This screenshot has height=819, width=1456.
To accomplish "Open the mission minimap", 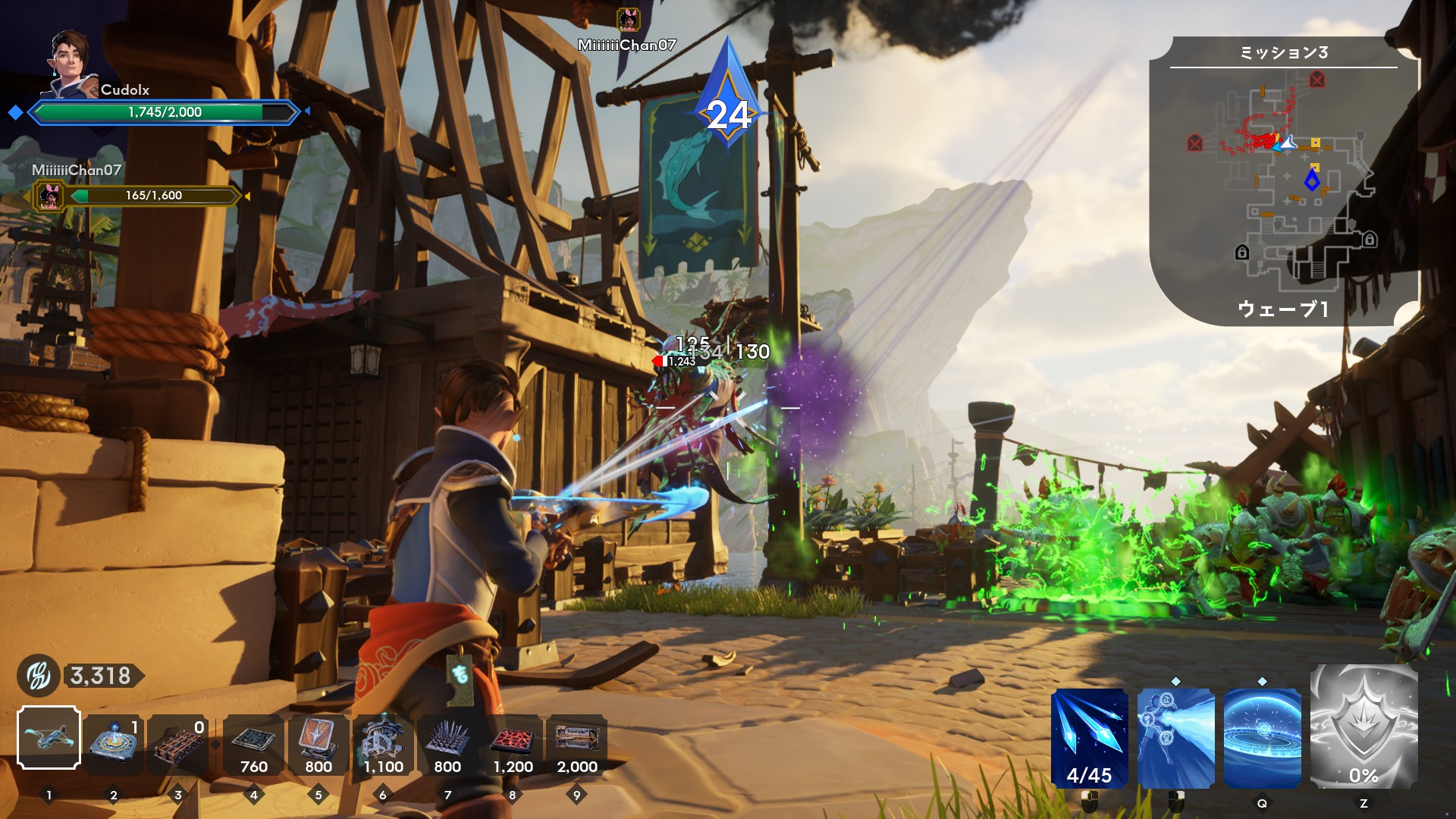I will 1283,182.
